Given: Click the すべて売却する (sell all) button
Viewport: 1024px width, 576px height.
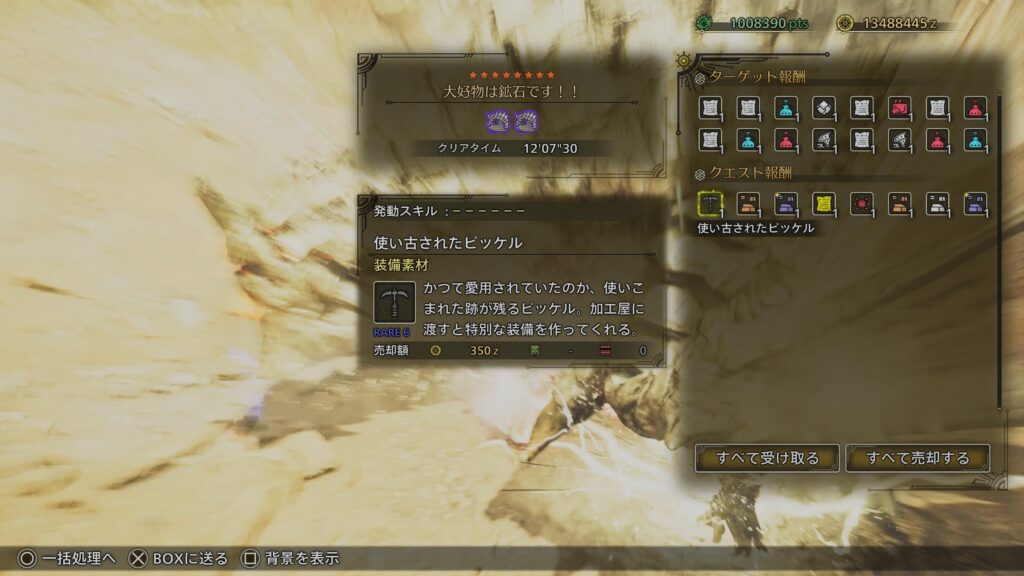Looking at the screenshot, I should [x=918, y=458].
